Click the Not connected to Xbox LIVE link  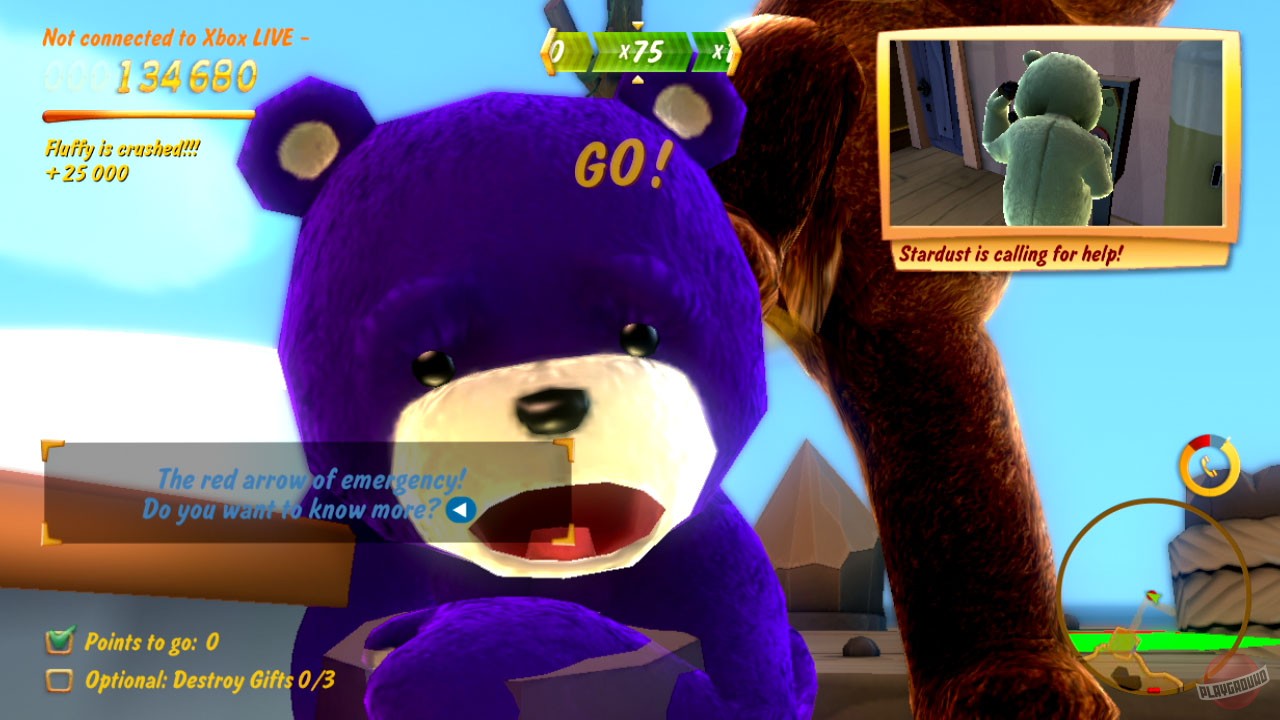175,38
